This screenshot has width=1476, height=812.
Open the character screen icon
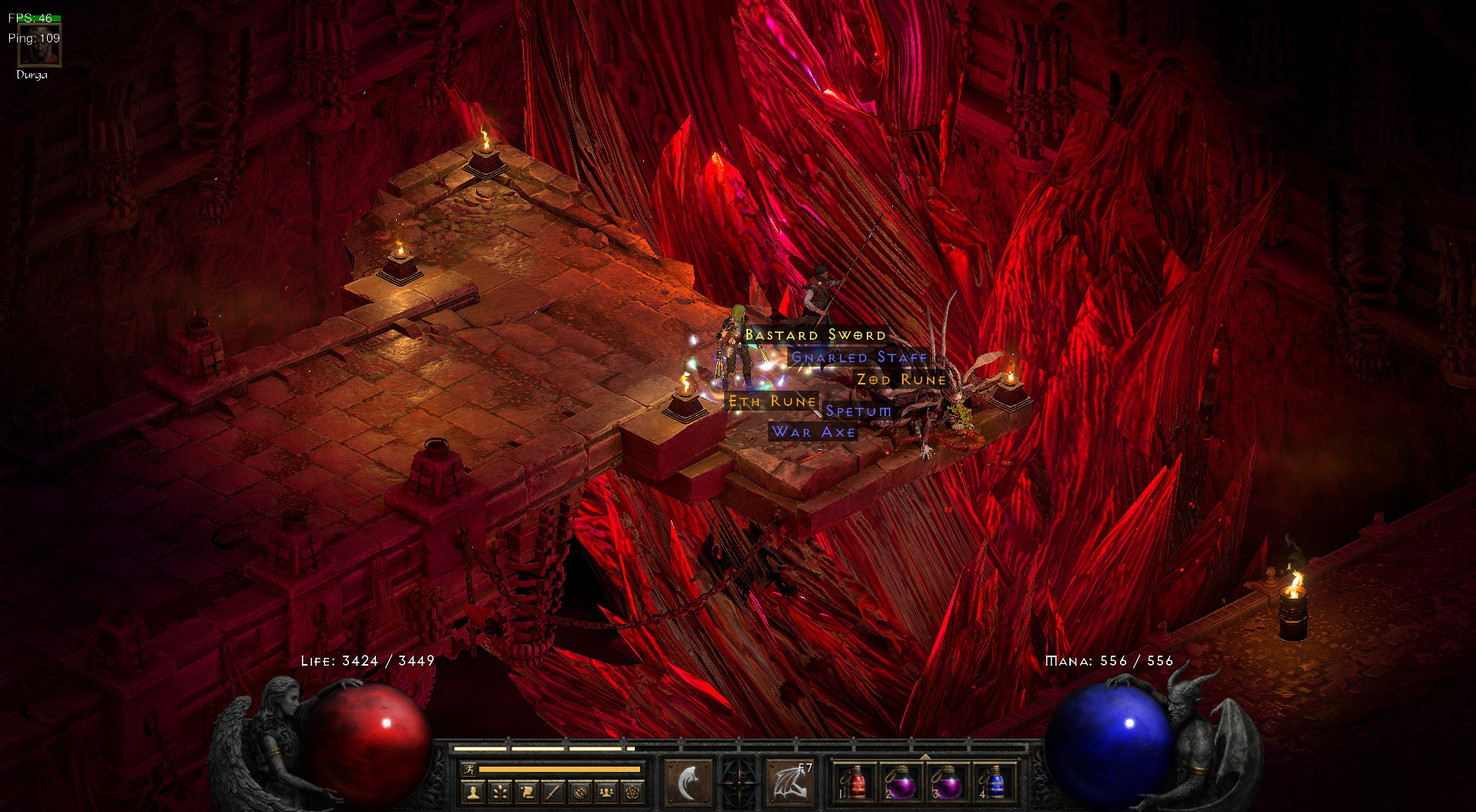point(474,794)
